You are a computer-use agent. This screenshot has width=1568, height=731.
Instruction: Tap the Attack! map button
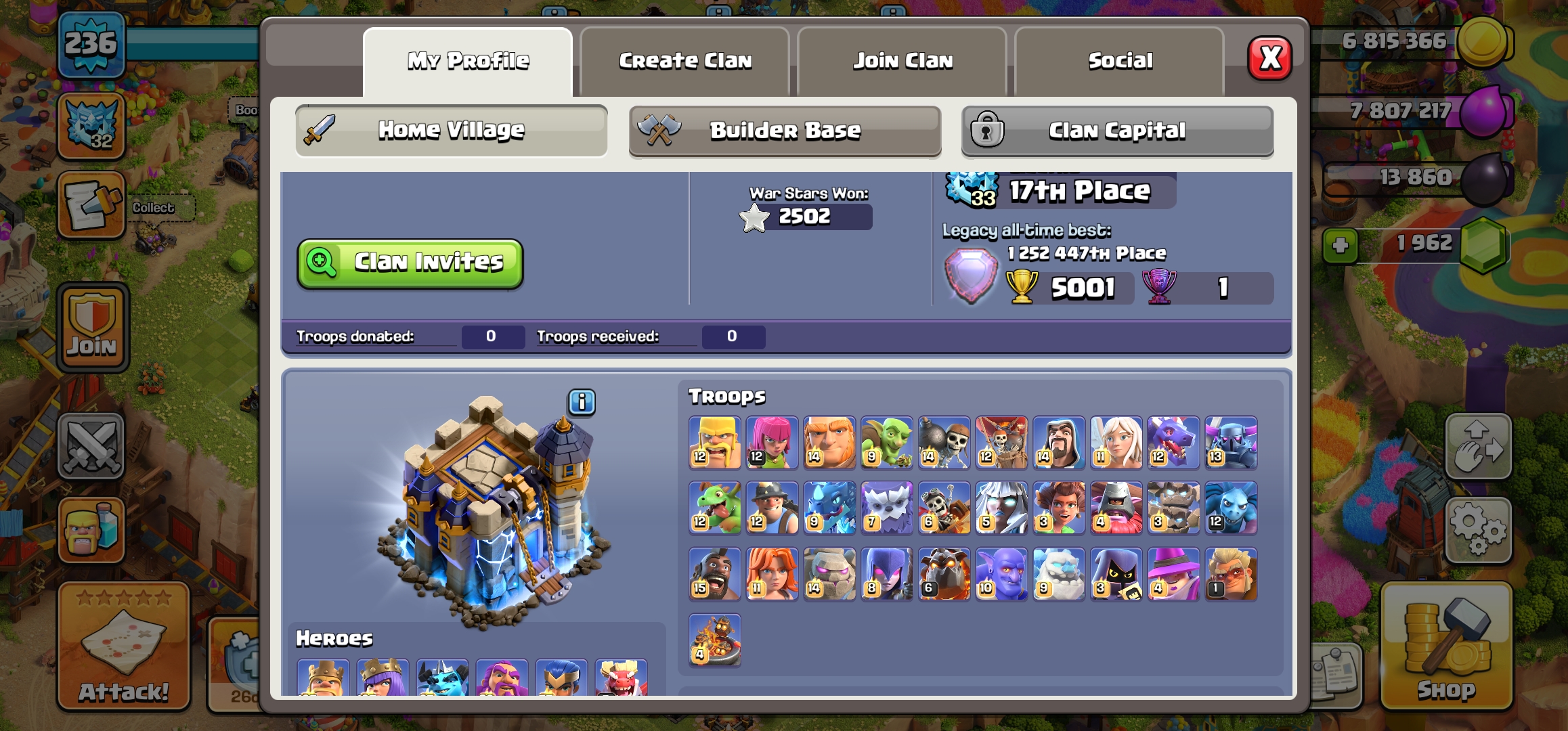pos(123,646)
